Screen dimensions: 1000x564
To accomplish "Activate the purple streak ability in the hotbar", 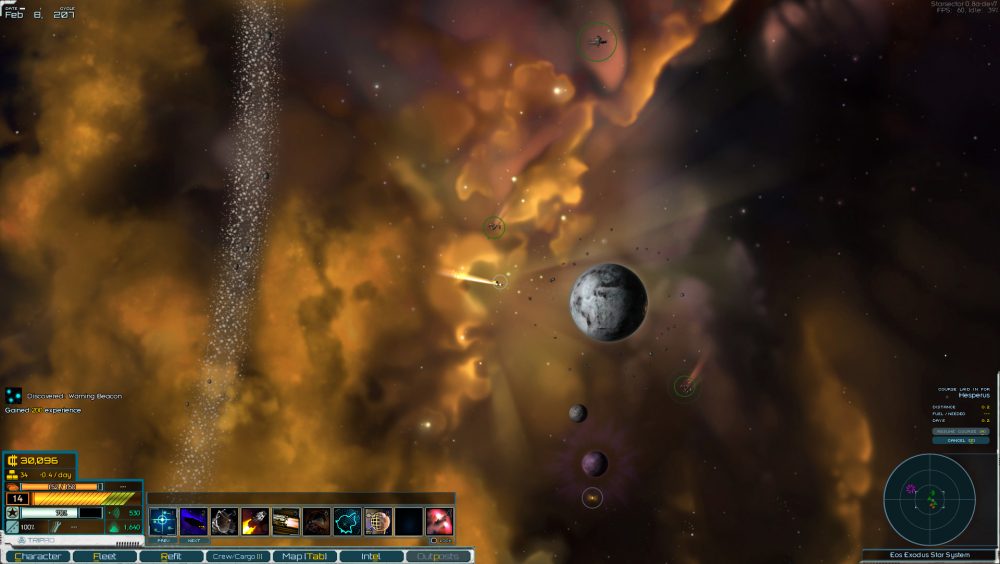I will point(194,521).
